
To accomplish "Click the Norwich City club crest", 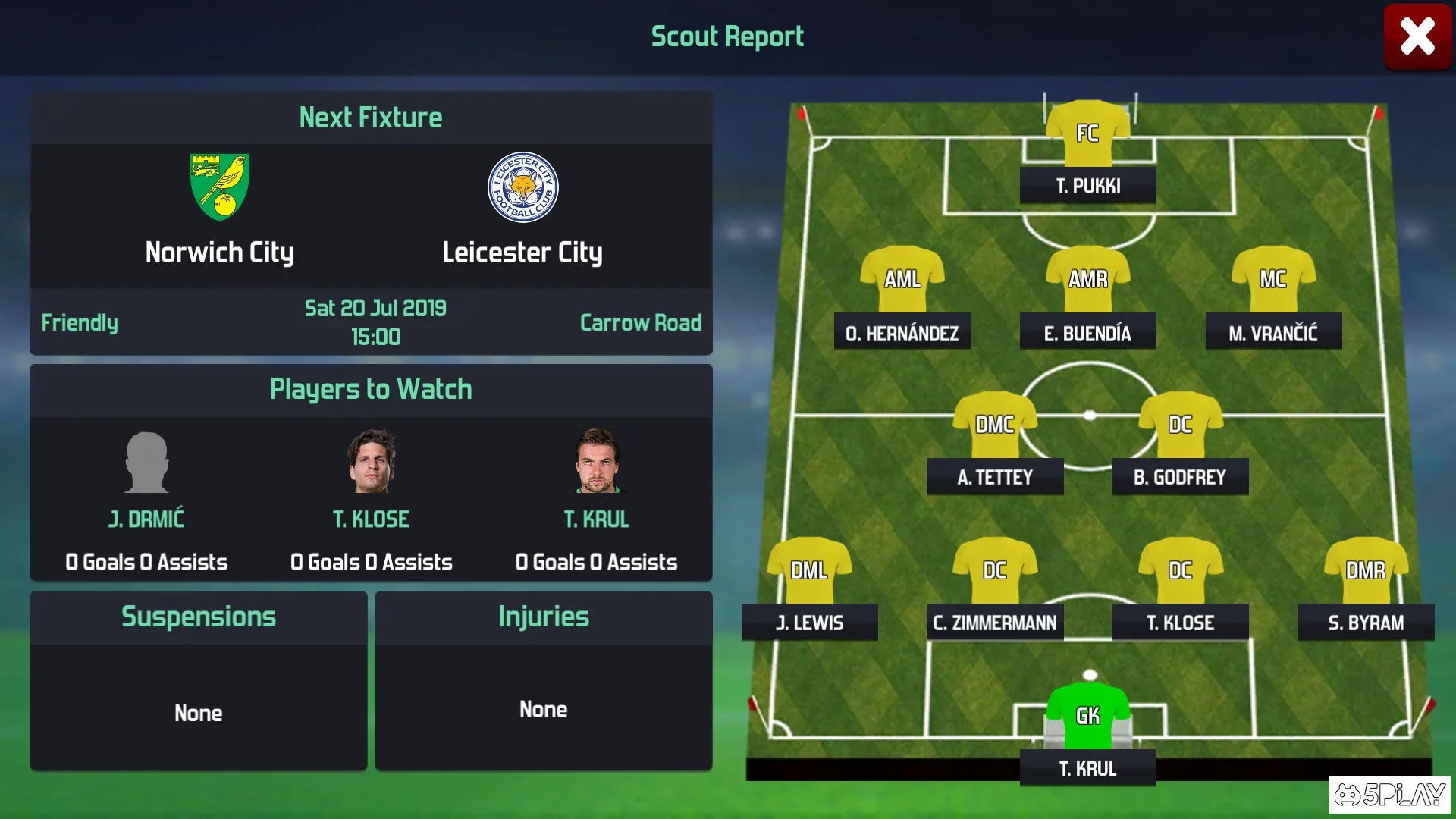I will pyautogui.click(x=220, y=187).
